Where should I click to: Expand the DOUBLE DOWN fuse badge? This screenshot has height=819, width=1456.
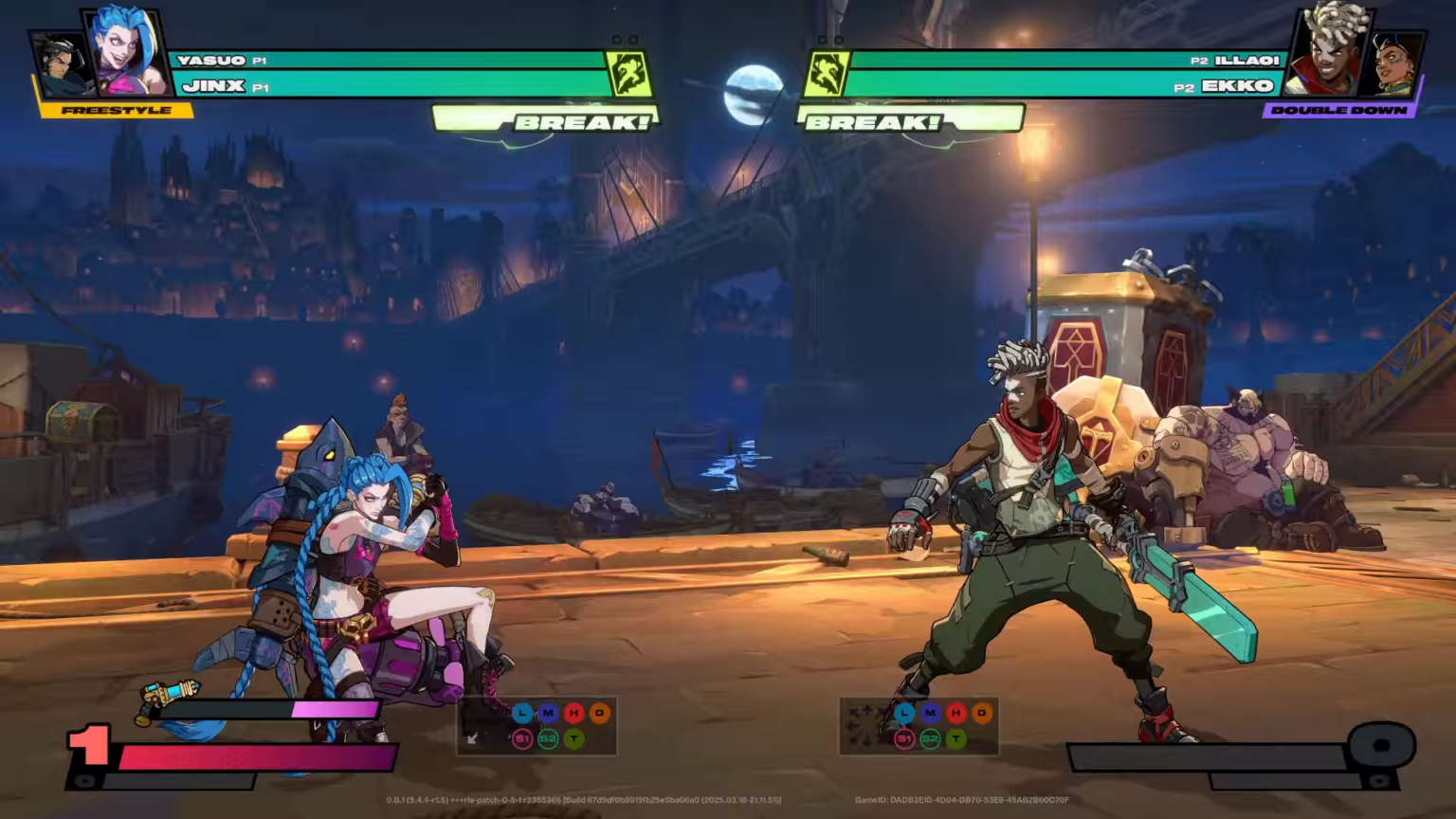coord(1339,110)
